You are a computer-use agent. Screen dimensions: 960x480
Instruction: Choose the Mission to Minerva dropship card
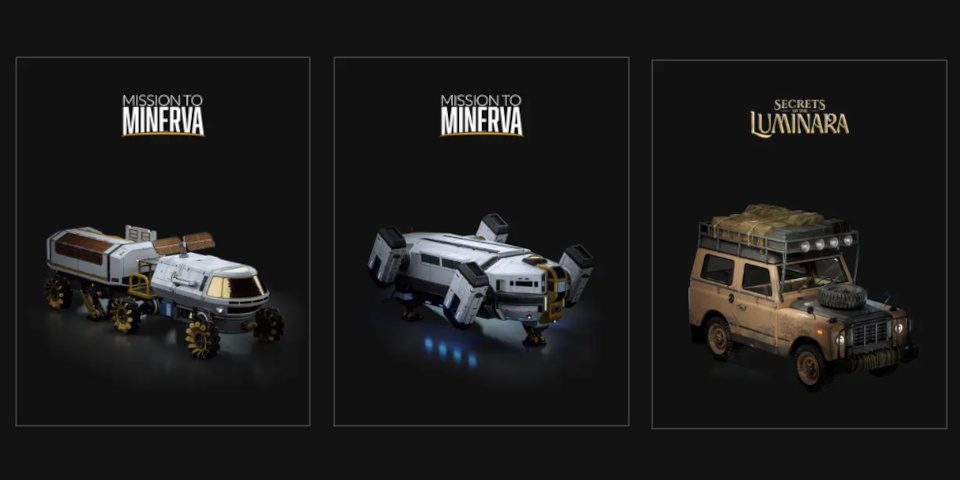tap(481, 242)
